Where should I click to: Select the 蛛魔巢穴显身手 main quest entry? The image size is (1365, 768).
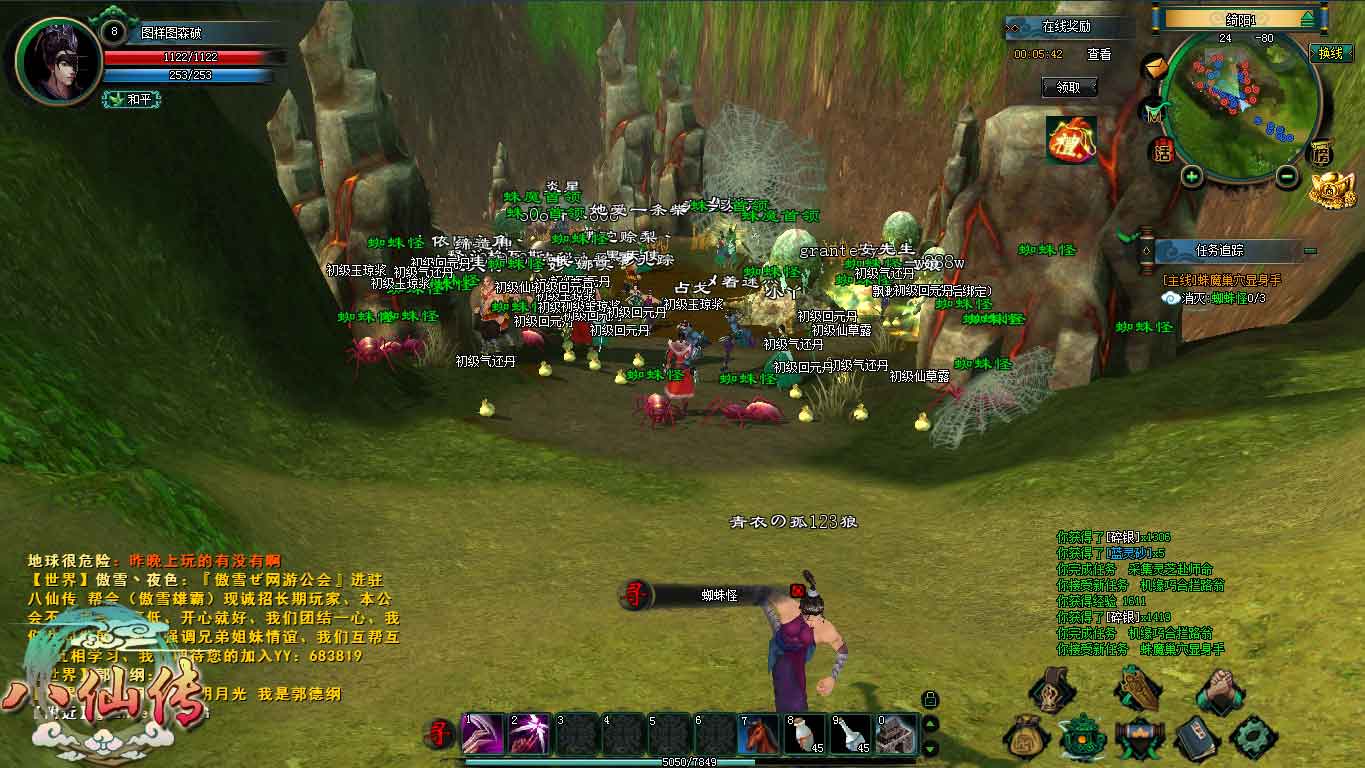click(x=1221, y=281)
